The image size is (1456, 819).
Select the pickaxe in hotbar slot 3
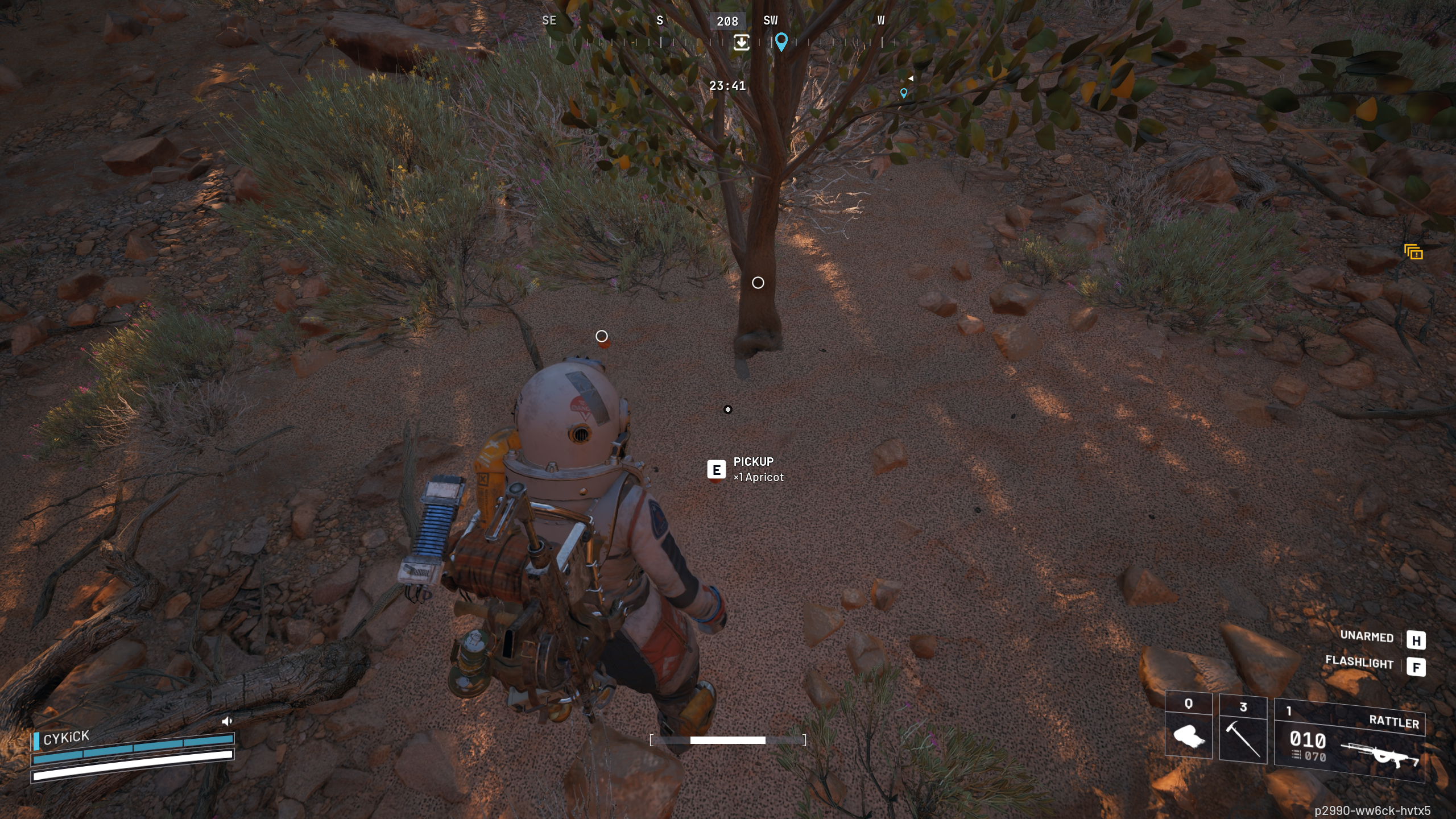pyautogui.click(x=1243, y=739)
